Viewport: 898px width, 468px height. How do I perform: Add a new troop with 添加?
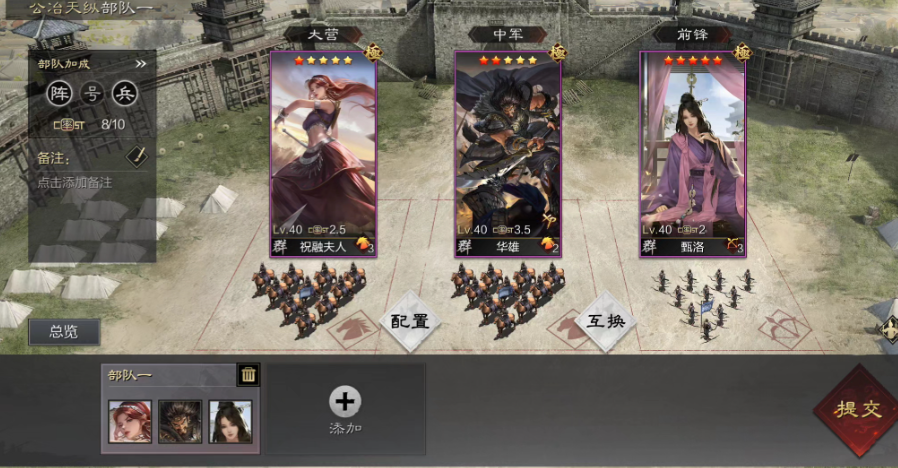tap(345, 410)
